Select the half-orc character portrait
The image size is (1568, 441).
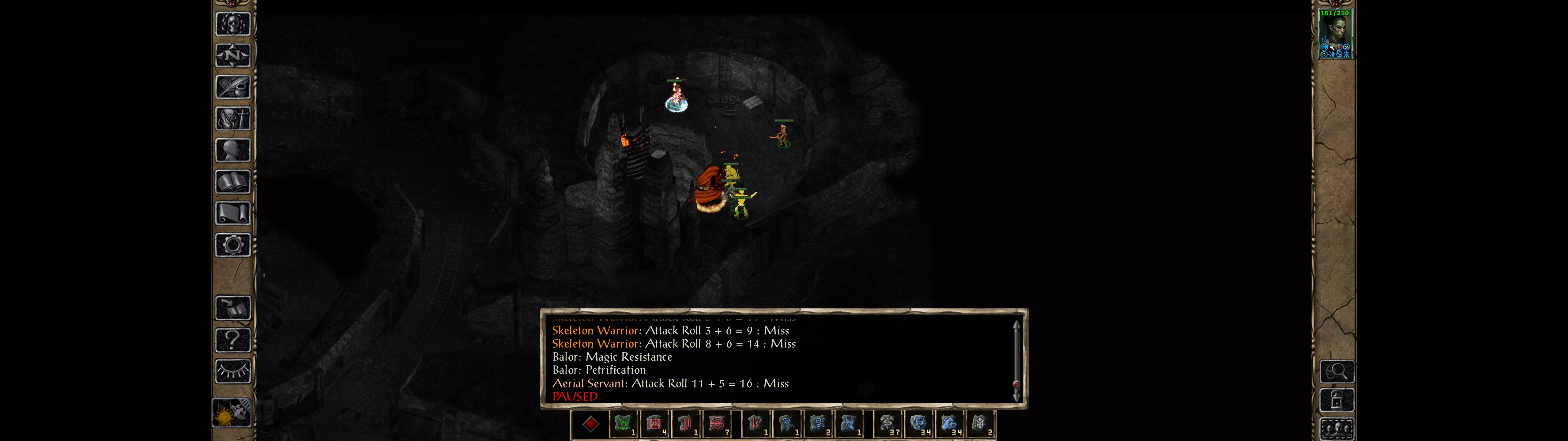(x=1335, y=34)
